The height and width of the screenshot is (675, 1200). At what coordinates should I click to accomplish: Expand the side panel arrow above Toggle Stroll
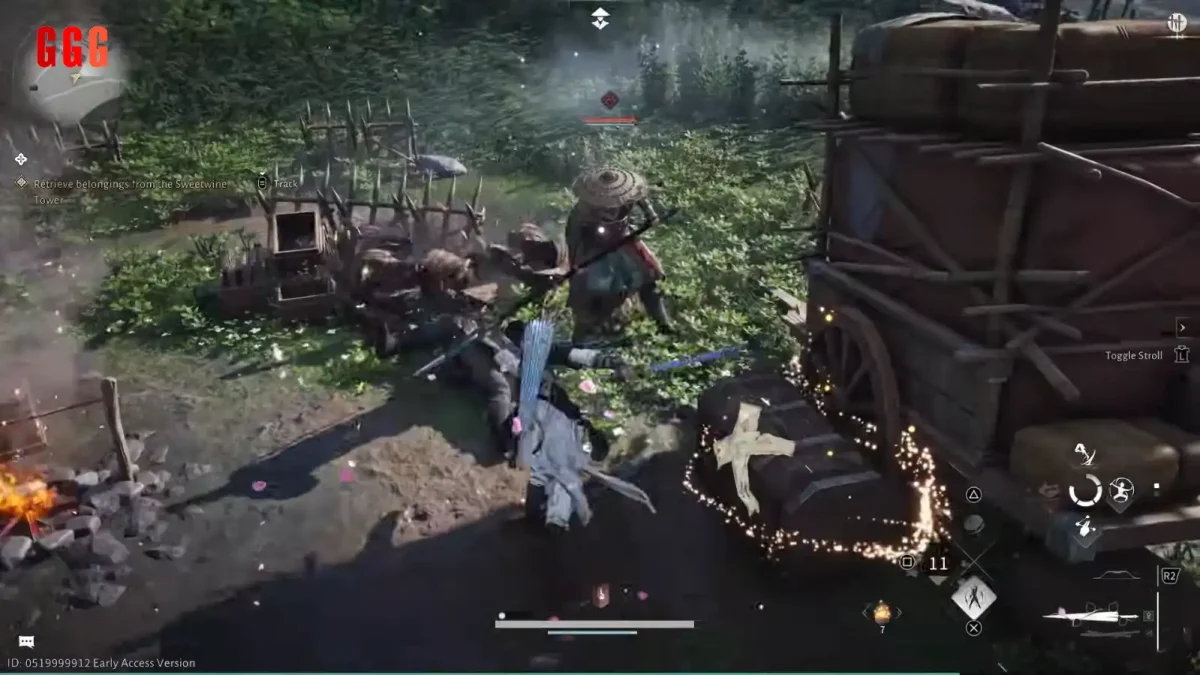point(1182,327)
